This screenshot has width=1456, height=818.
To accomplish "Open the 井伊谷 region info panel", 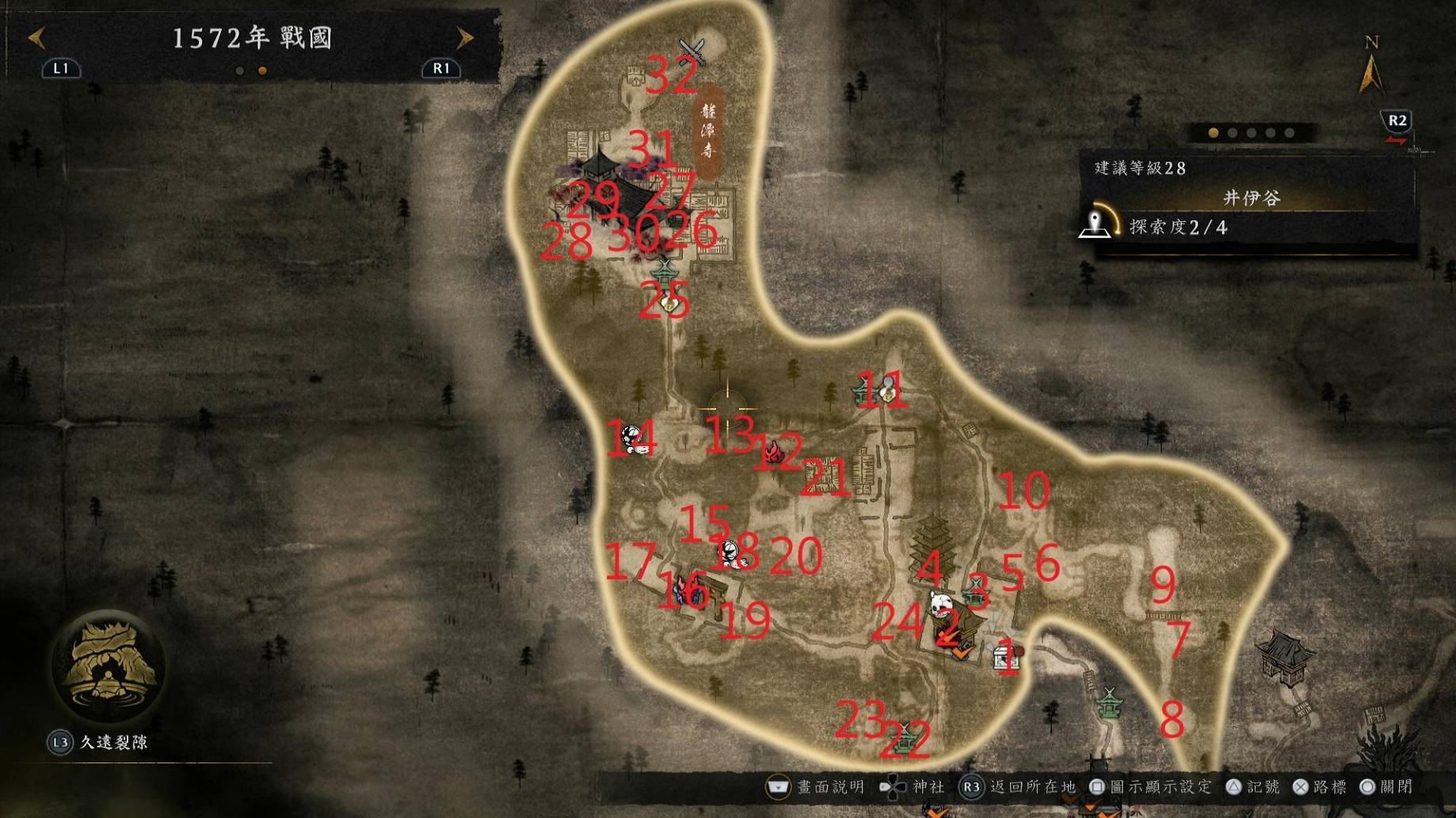I will pos(1250,198).
